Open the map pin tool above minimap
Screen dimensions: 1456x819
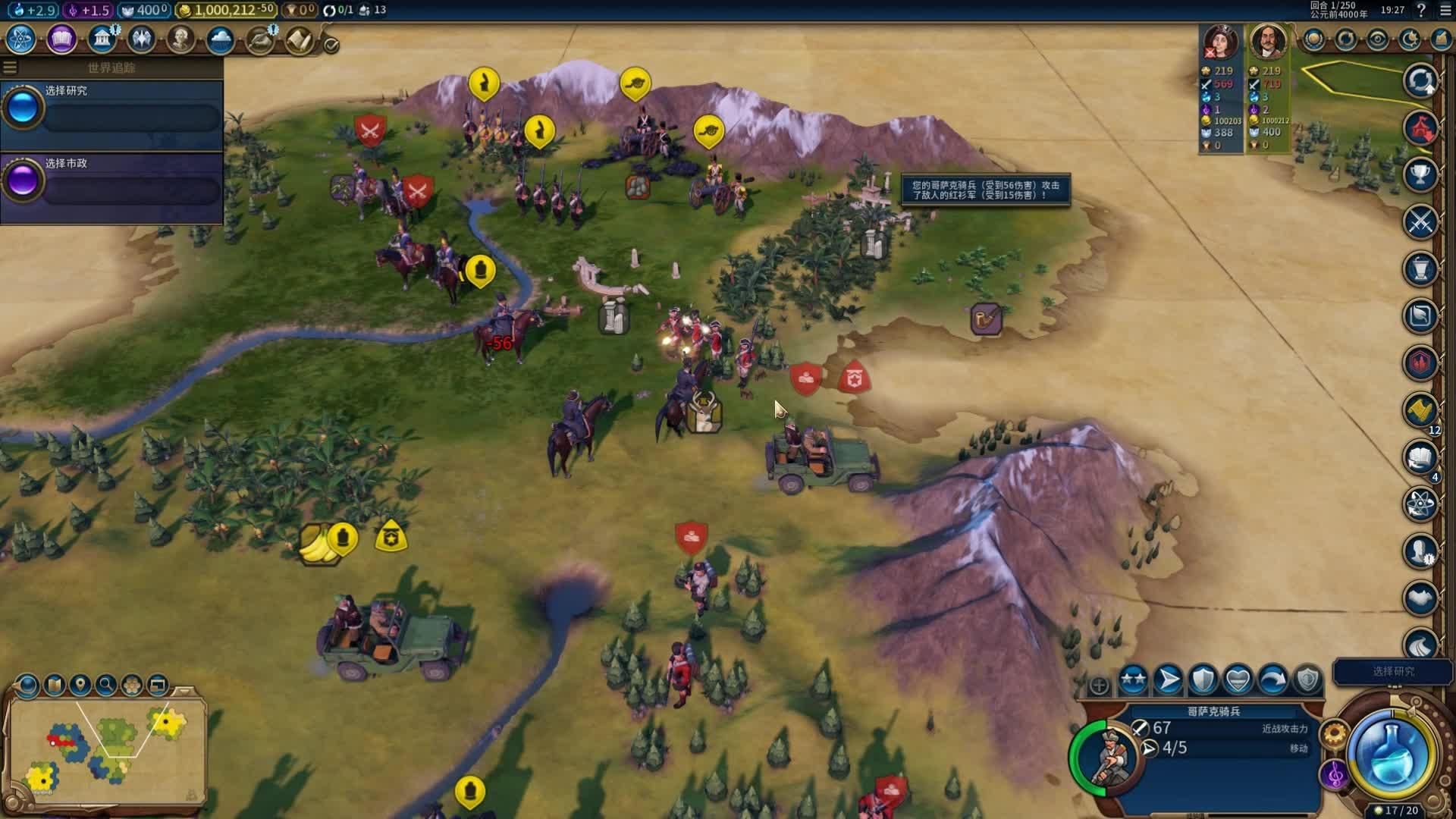tap(80, 685)
